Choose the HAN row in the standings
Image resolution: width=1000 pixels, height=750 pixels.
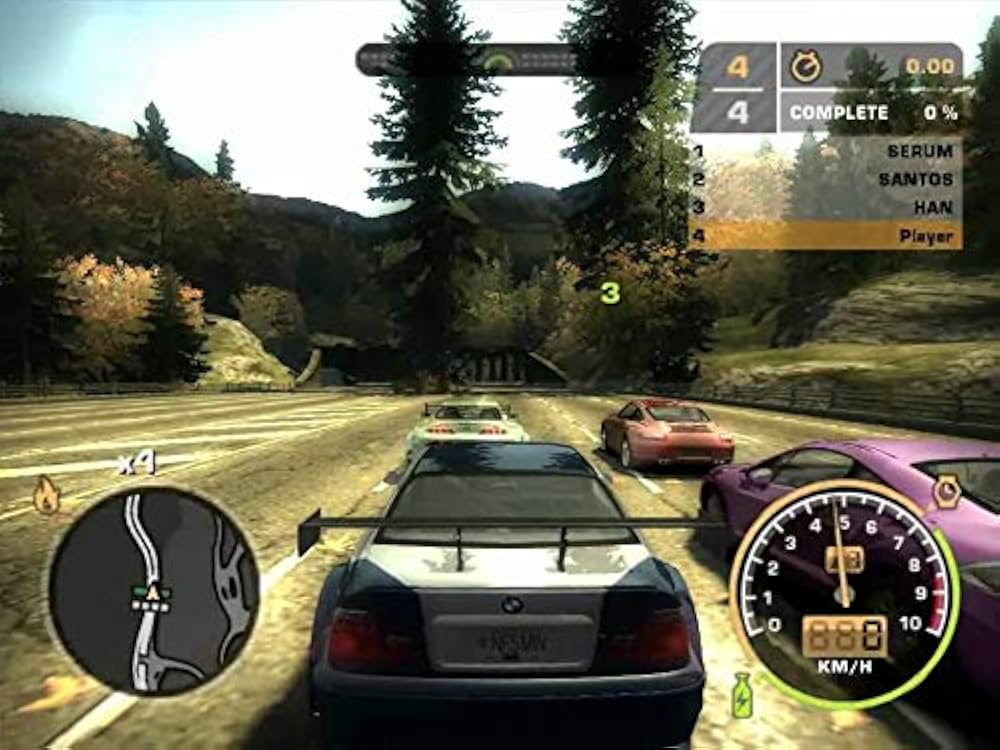coord(826,208)
